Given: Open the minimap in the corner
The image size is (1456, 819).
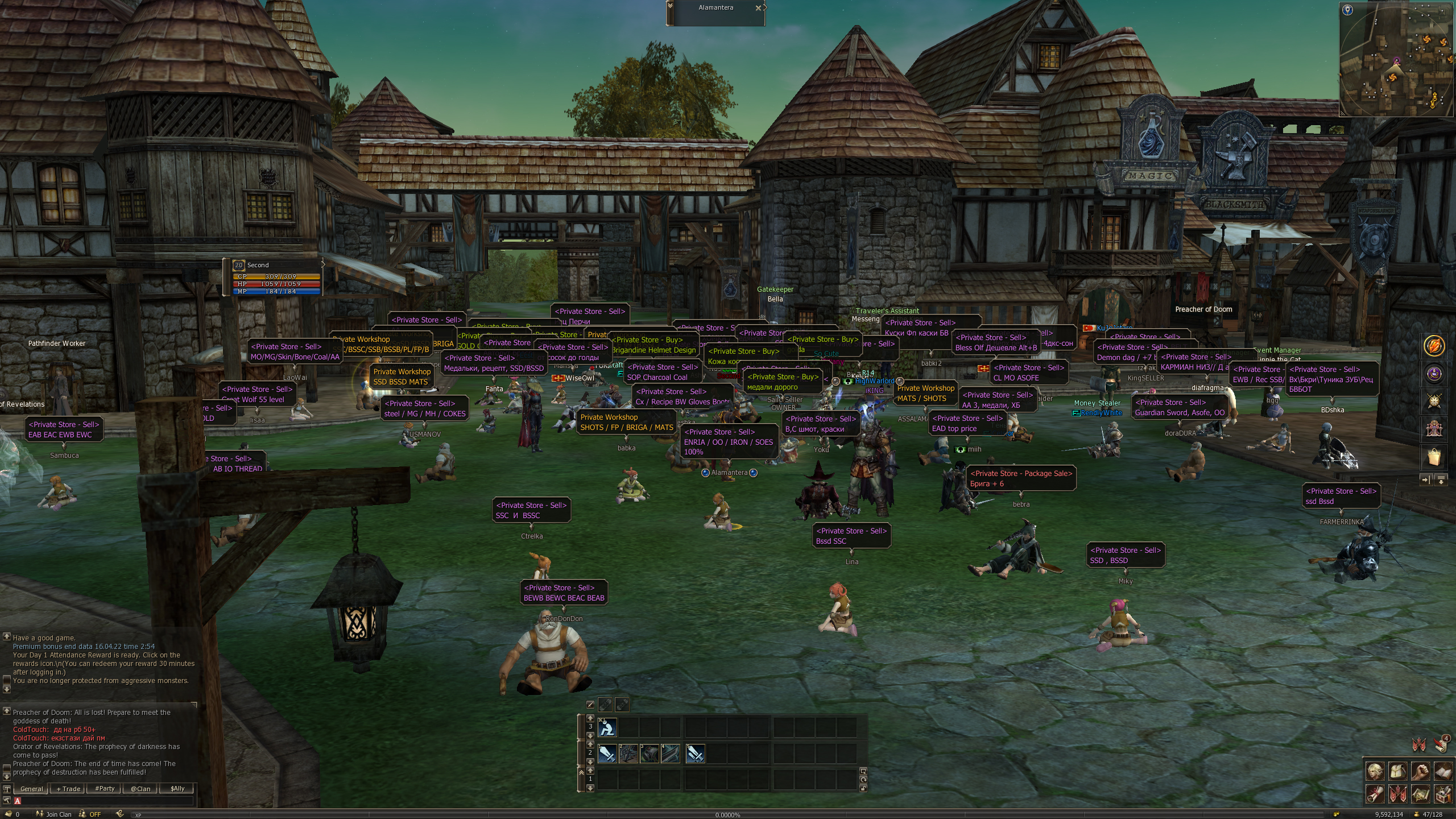Looking at the screenshot, I should pos(1397,59).
